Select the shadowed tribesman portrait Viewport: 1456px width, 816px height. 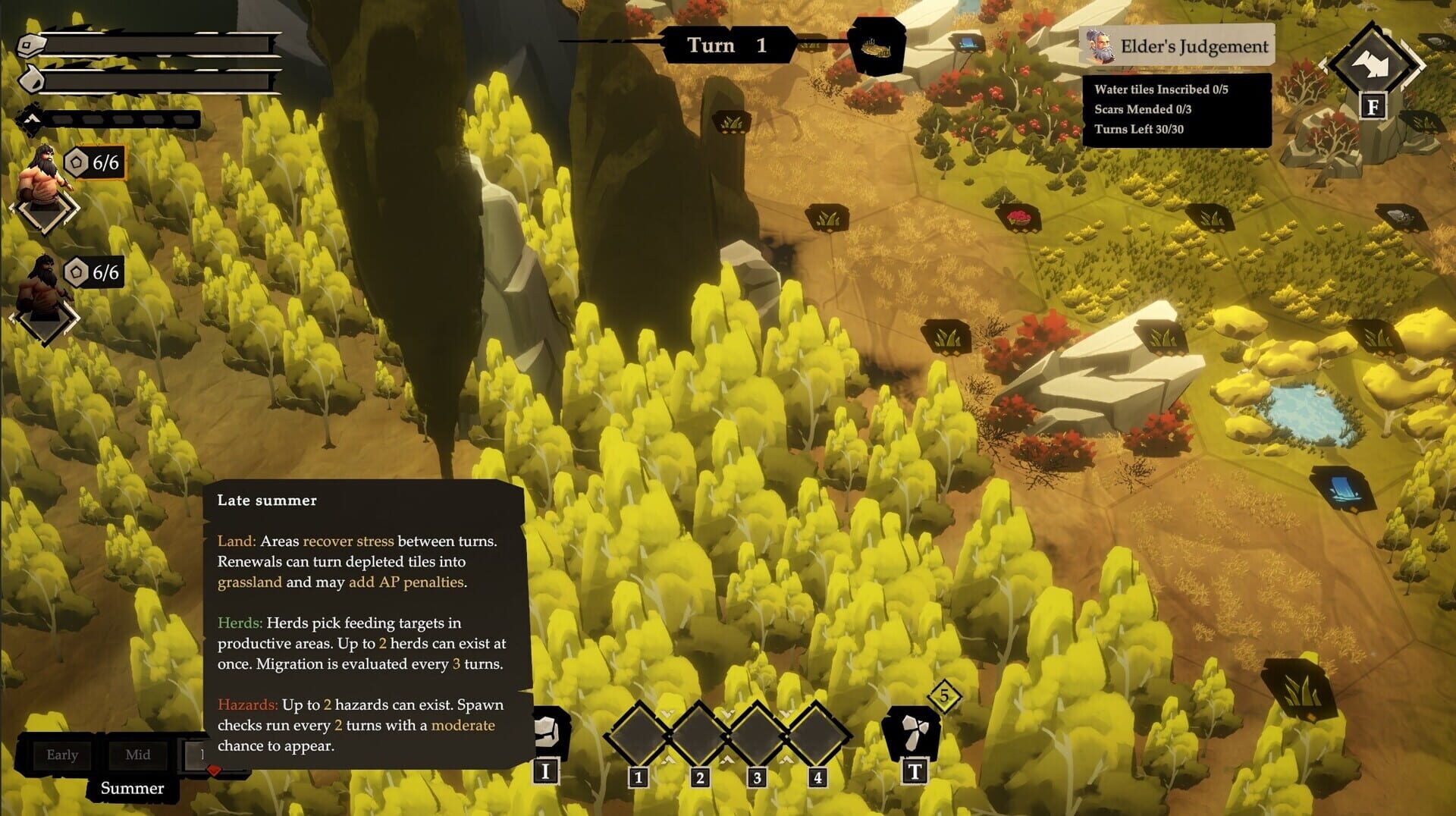43,288
